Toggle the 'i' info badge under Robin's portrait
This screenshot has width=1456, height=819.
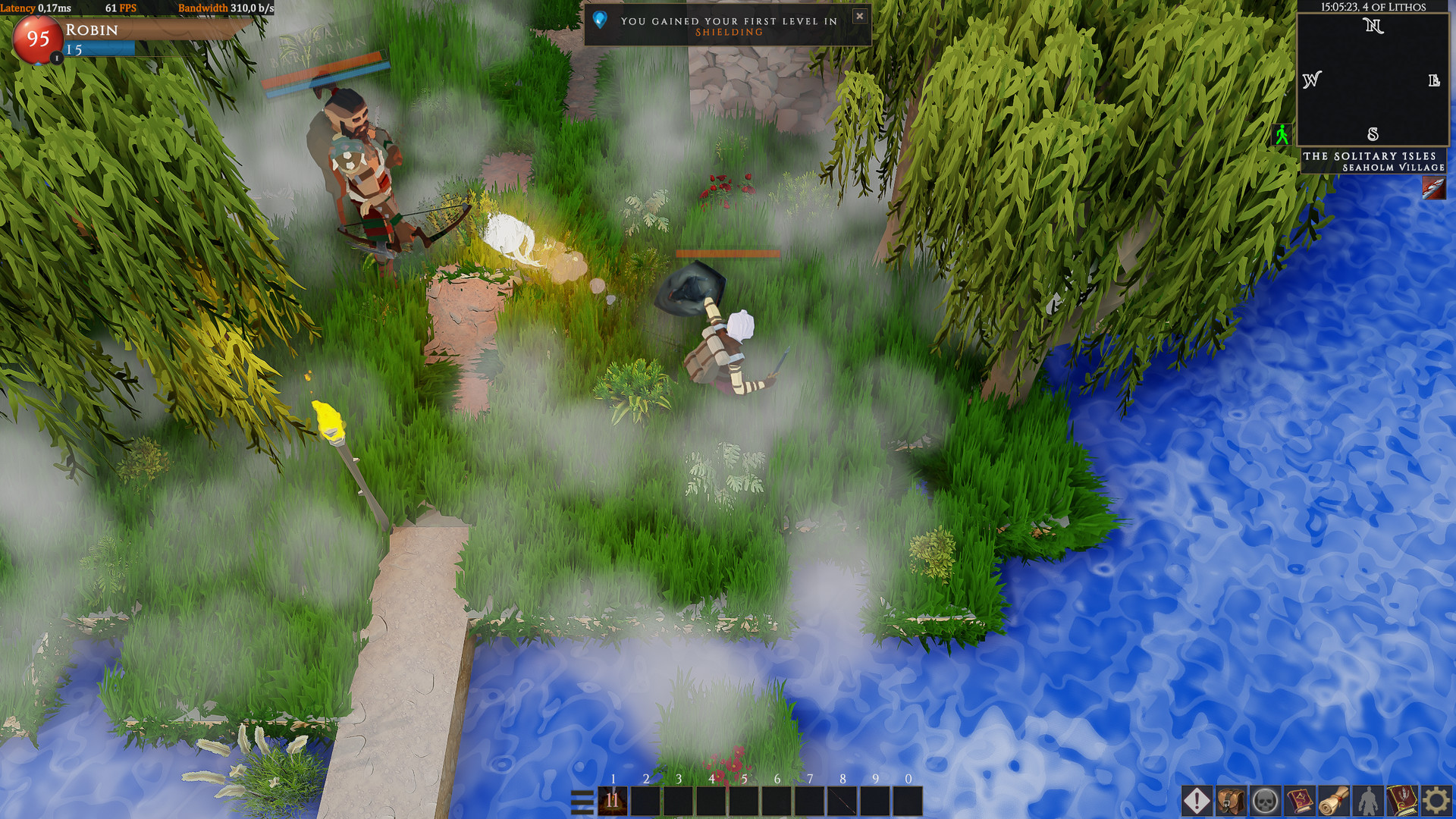point(57,58)
